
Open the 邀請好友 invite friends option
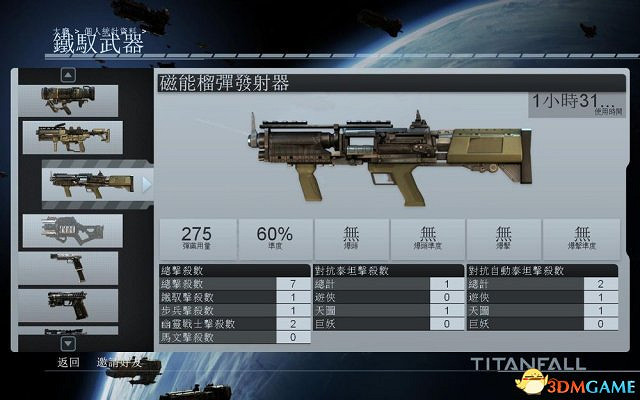pyautogui.click(x=119, y=362)
